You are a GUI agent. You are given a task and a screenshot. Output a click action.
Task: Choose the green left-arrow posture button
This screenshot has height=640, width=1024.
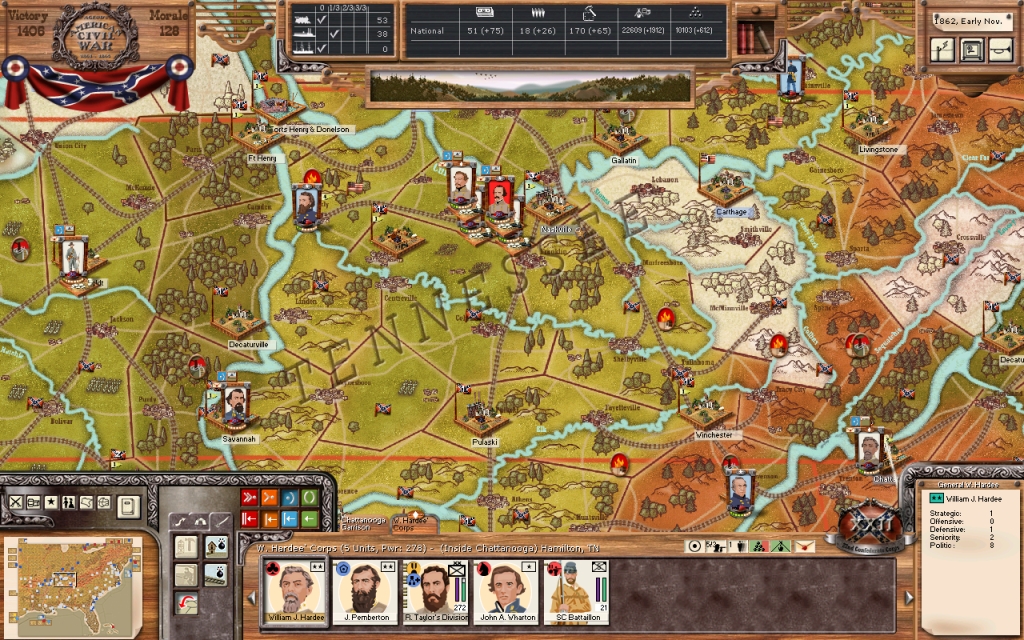pyautogui.click(x=310, y=518)
